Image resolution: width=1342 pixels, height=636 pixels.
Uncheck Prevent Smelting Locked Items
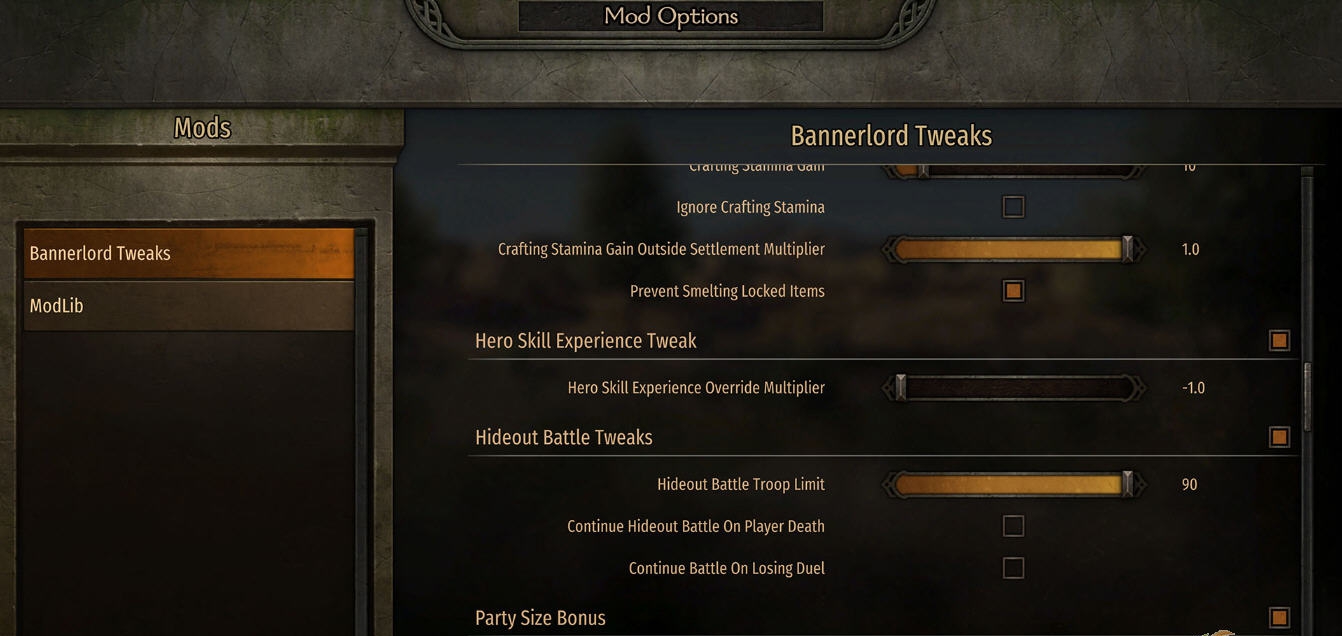click(x=1013, y=291)
